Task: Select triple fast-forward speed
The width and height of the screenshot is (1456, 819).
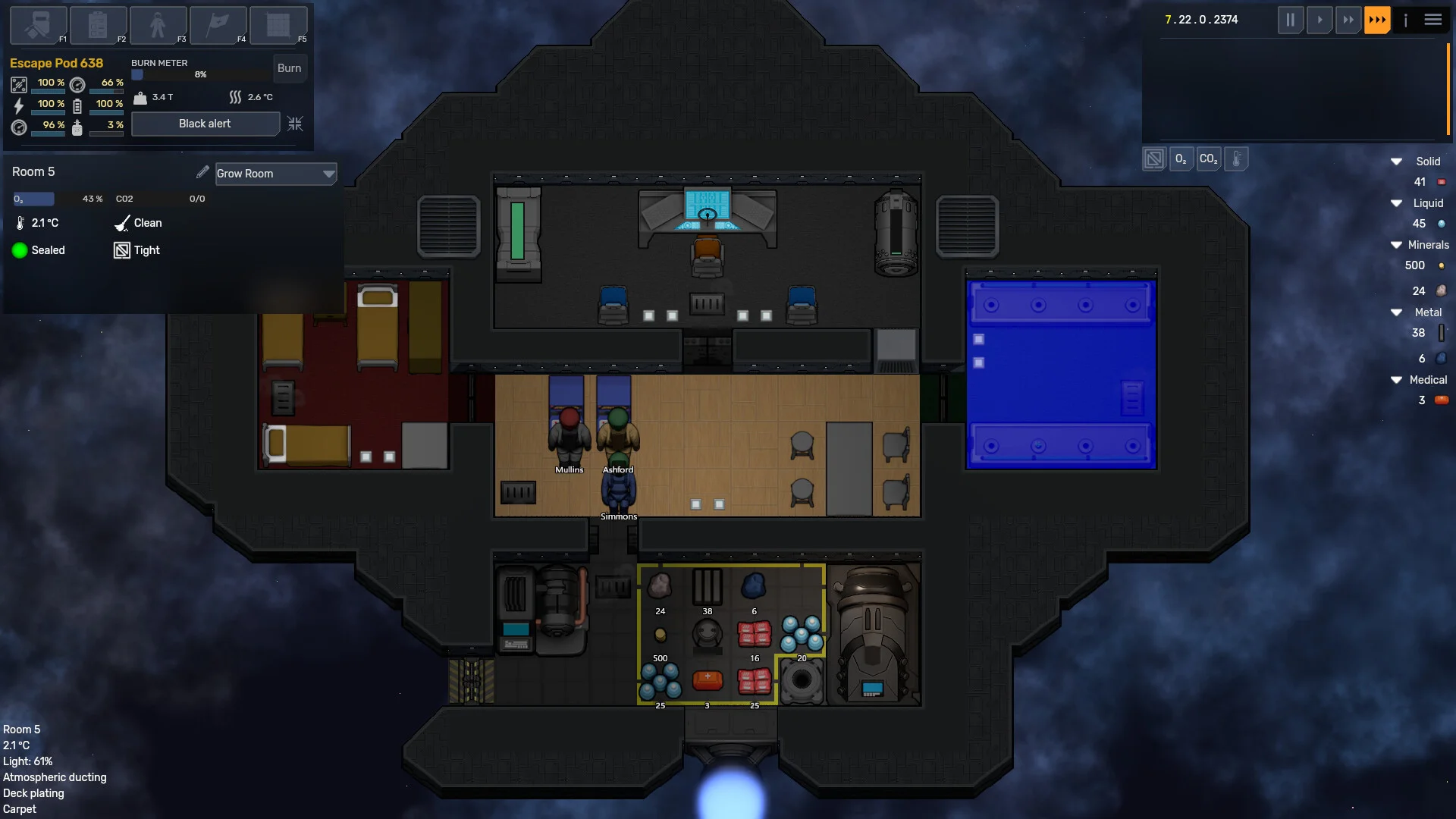Action: [1377, 20]
